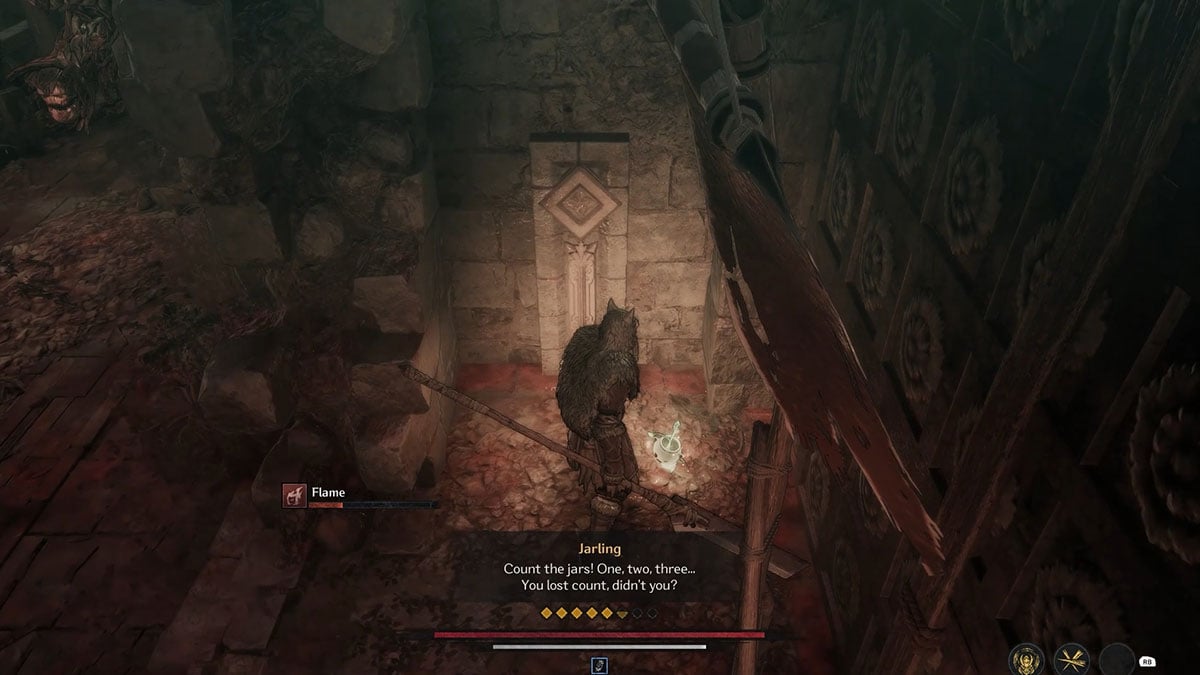
Task: Activate the crossed arrows ability icon
Action: pyautogui.click(x=1071, y=659)
